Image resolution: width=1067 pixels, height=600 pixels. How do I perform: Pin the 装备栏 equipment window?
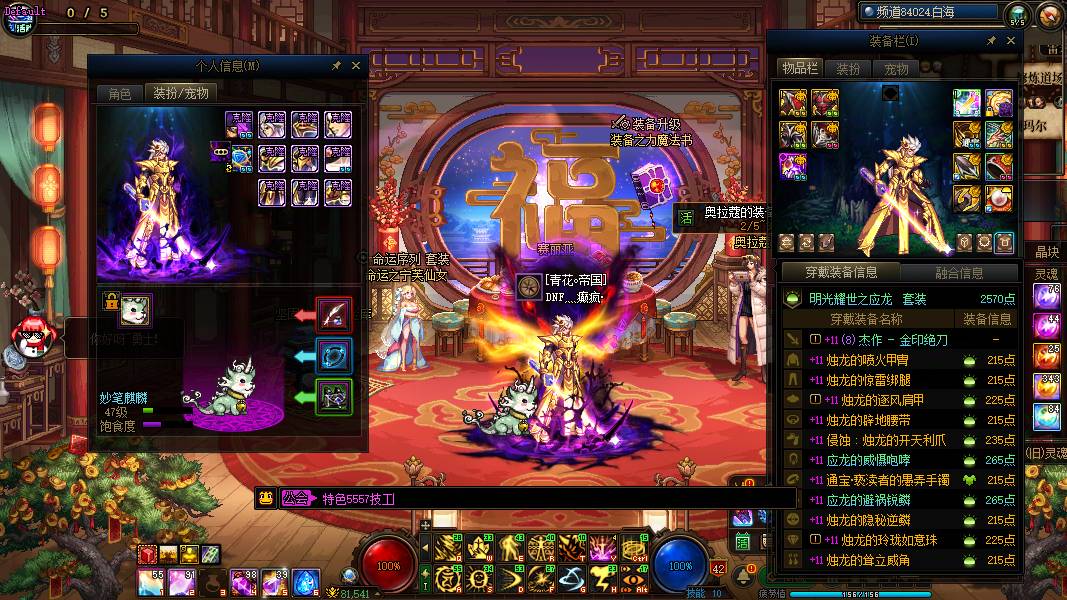(x=991, y=41)
